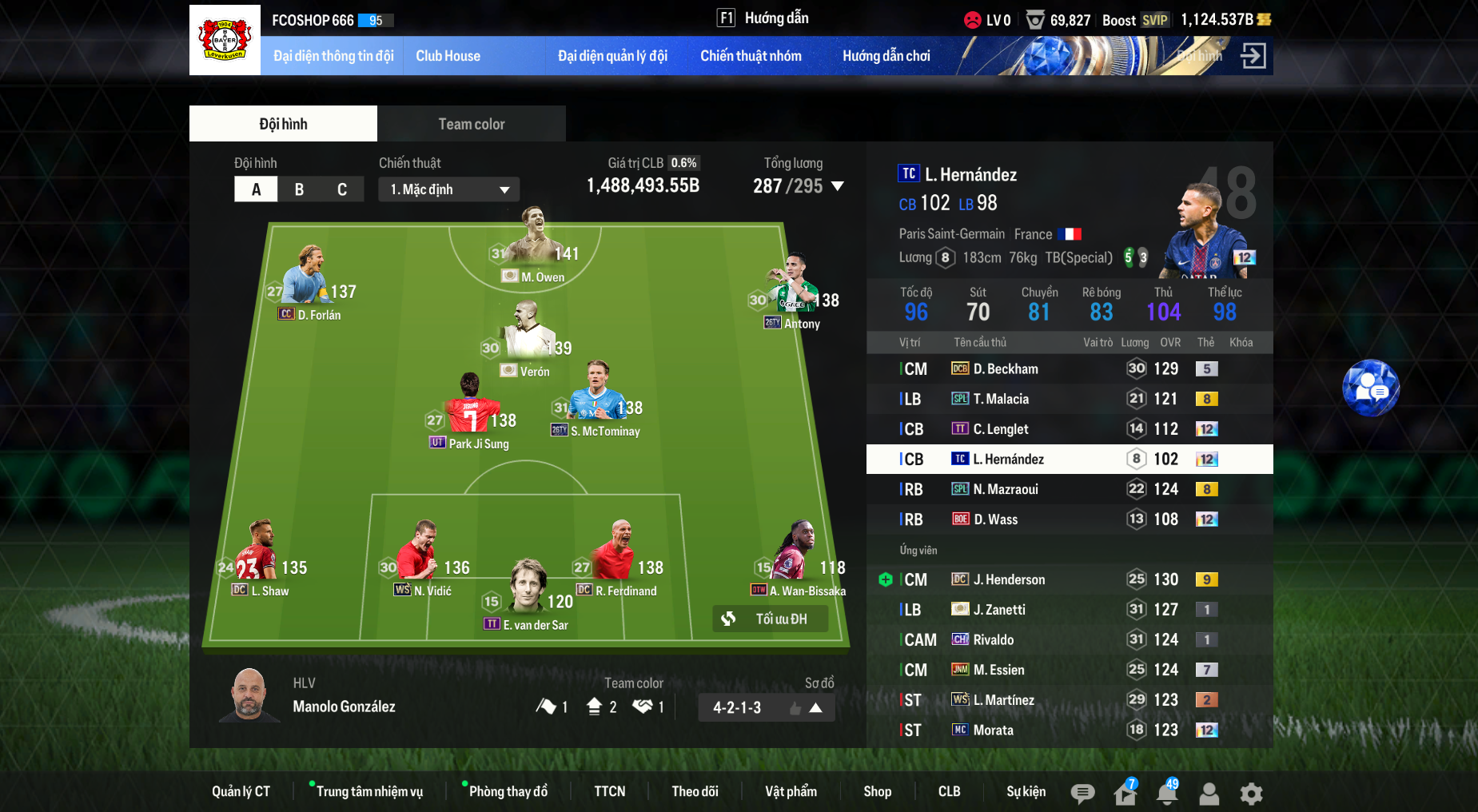Open Chiến thuật nhóm menu

coord(751,56)
